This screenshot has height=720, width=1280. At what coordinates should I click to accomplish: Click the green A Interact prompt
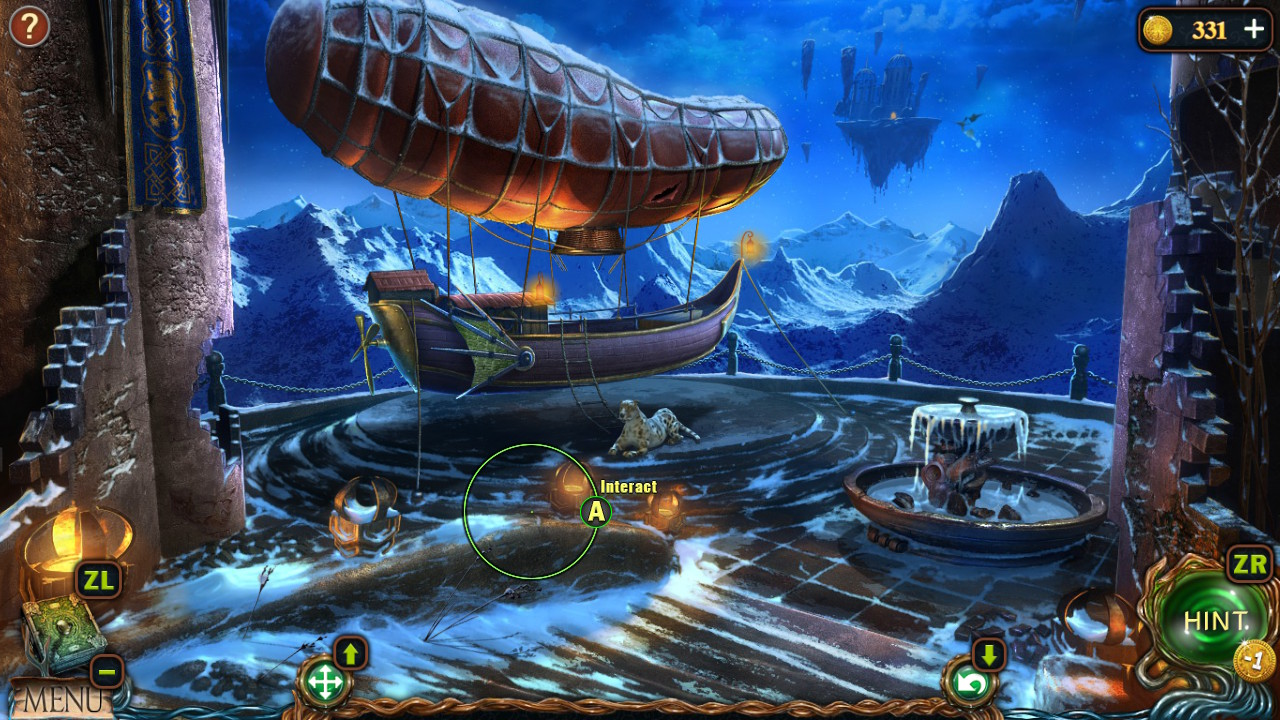(x=596, y=512)
